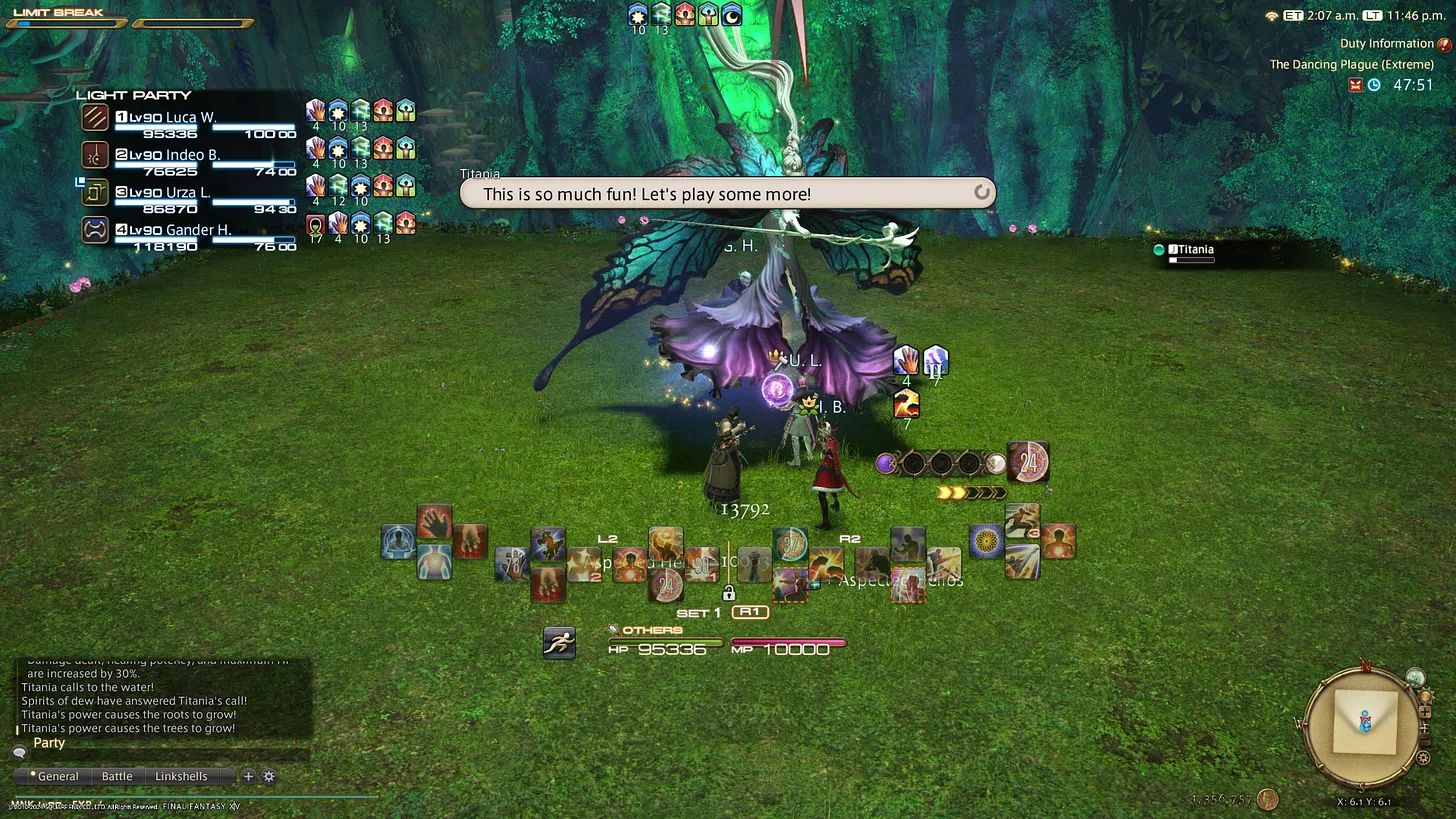Target party member Urza L.
The width and height of the screenshot is (1456, 819).
tap(188, 192)
